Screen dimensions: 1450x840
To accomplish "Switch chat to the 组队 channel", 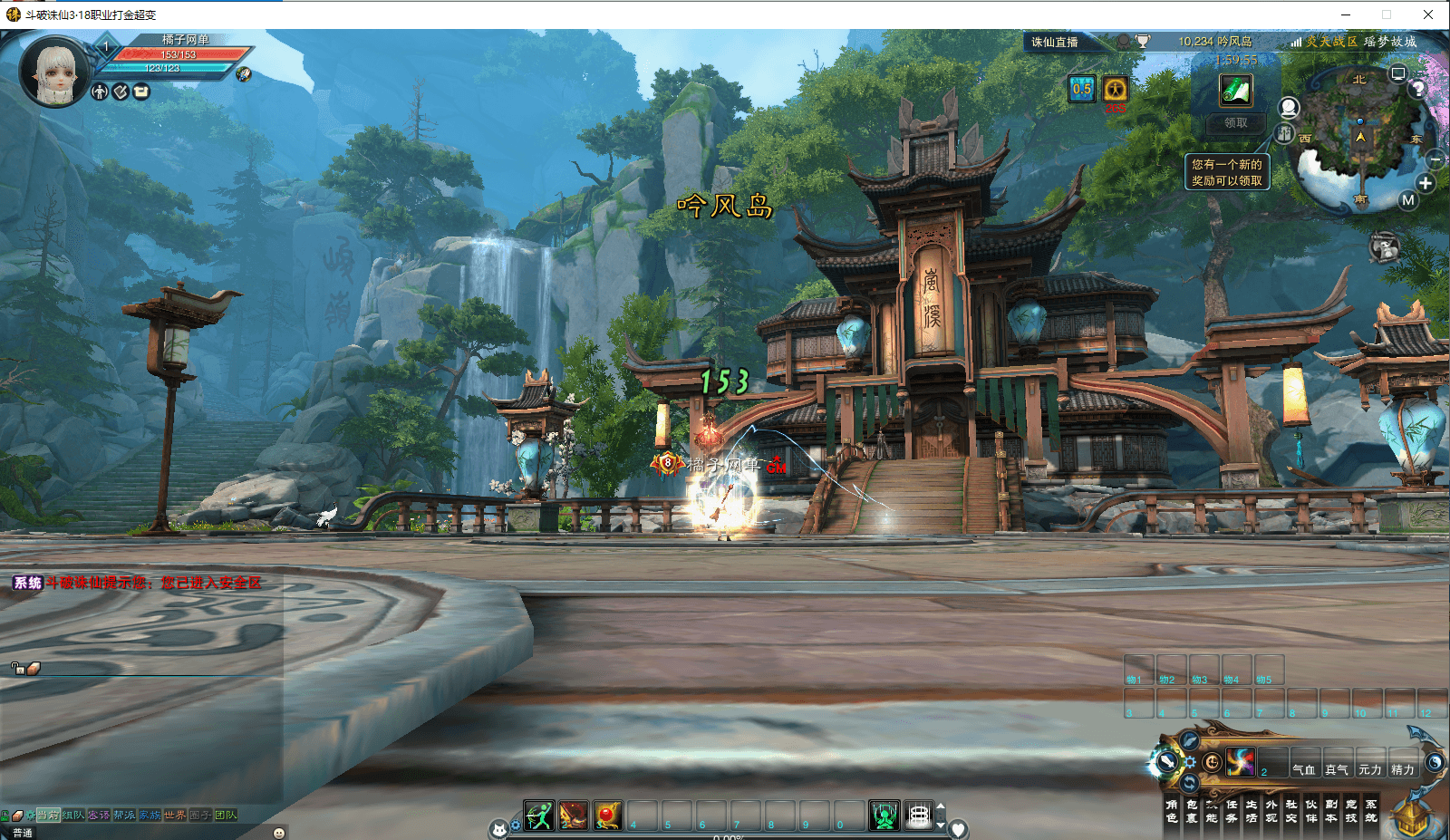I will point(73,816).
